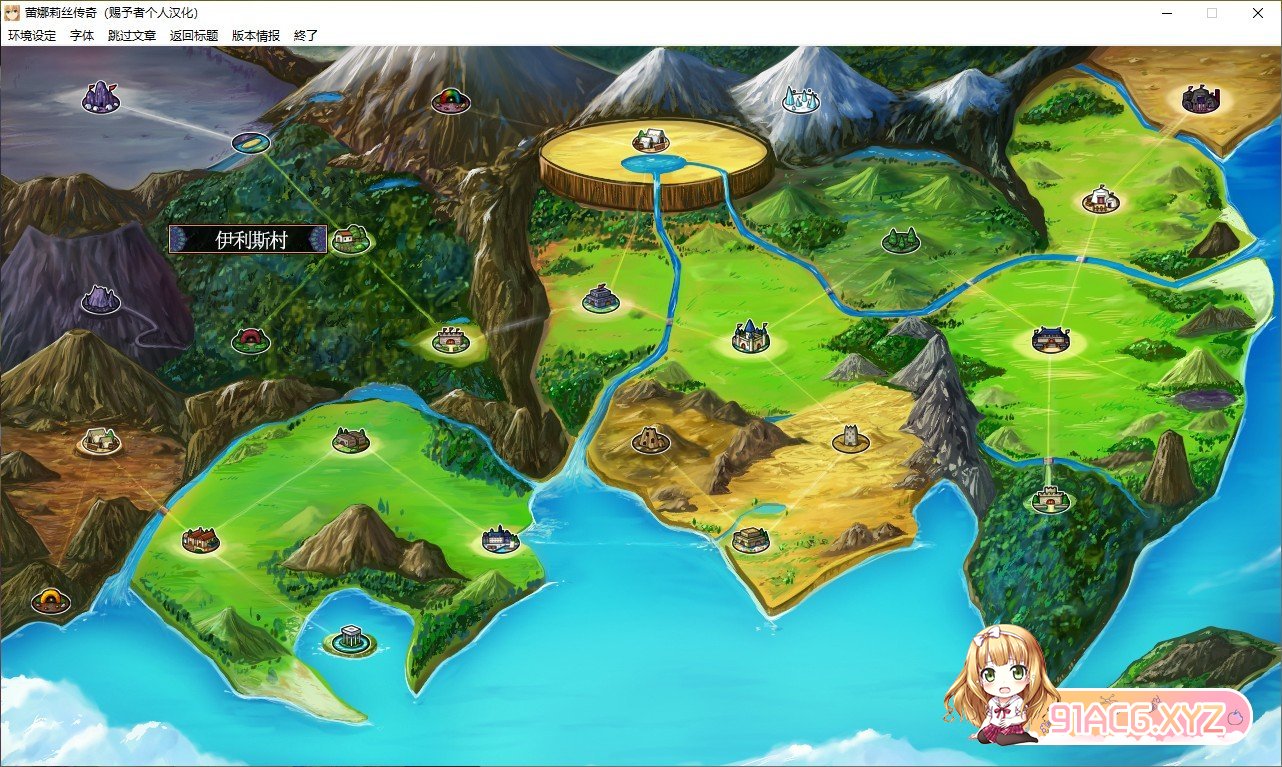Enter the glowing cave location marker
Screen dimensions: 1282x767
50,600
